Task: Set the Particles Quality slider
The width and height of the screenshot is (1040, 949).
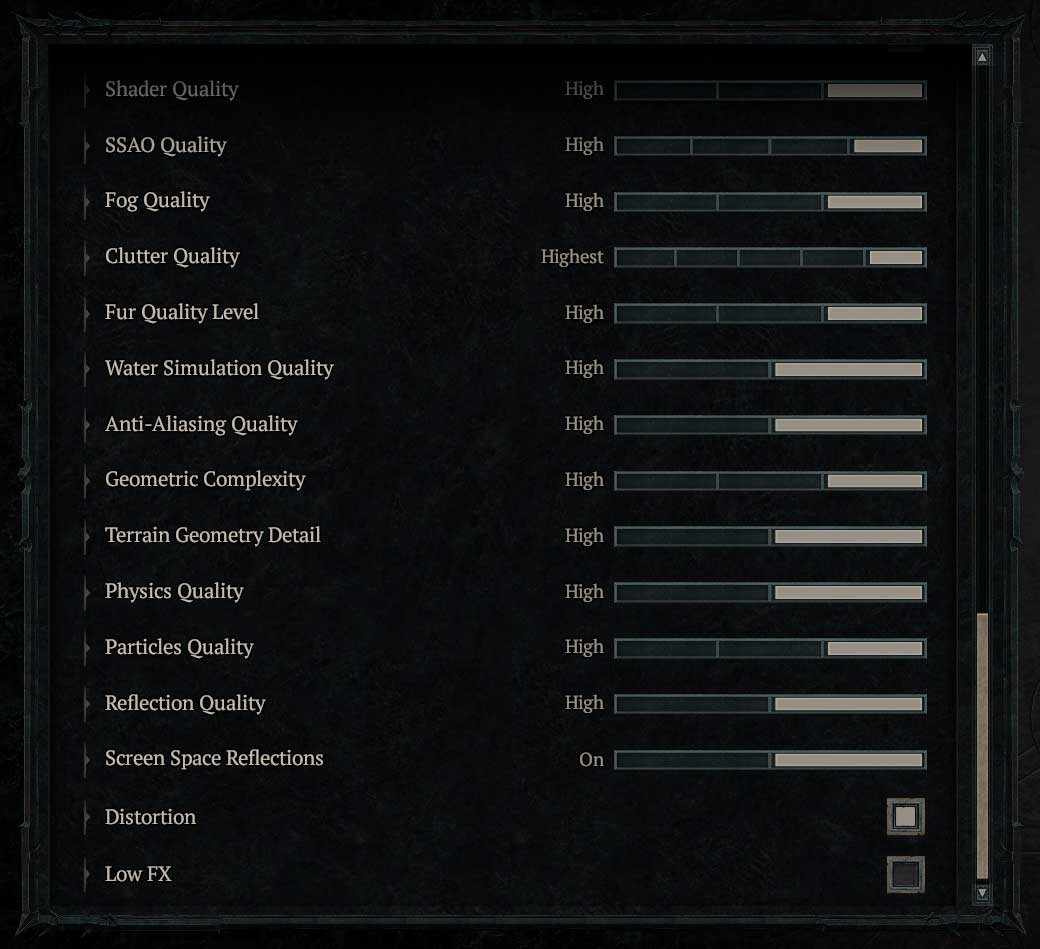Action: pos(770,648)
